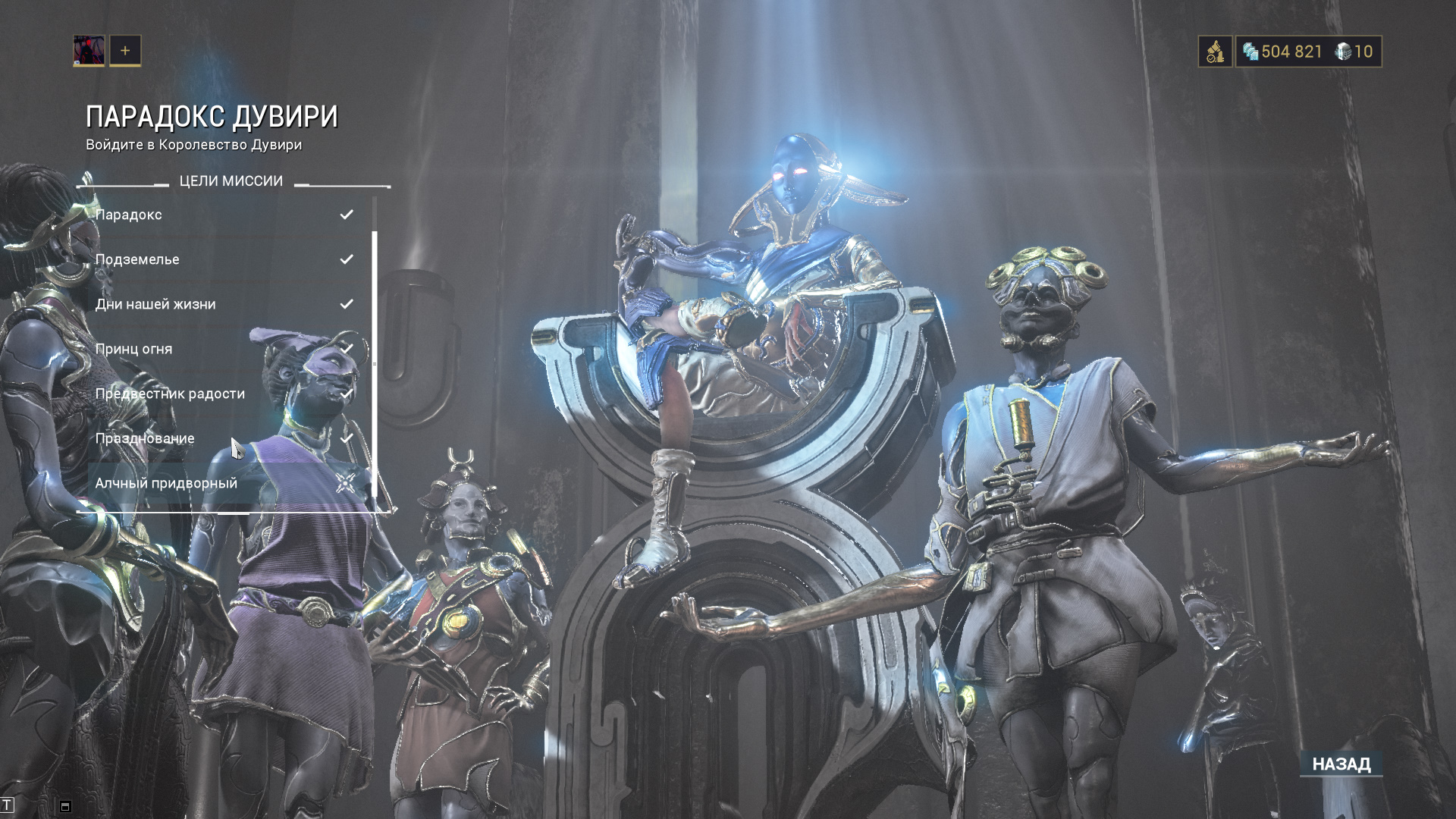Click the checkmark next to Парадокс
1456x819 pixels.
coord(348,214)
